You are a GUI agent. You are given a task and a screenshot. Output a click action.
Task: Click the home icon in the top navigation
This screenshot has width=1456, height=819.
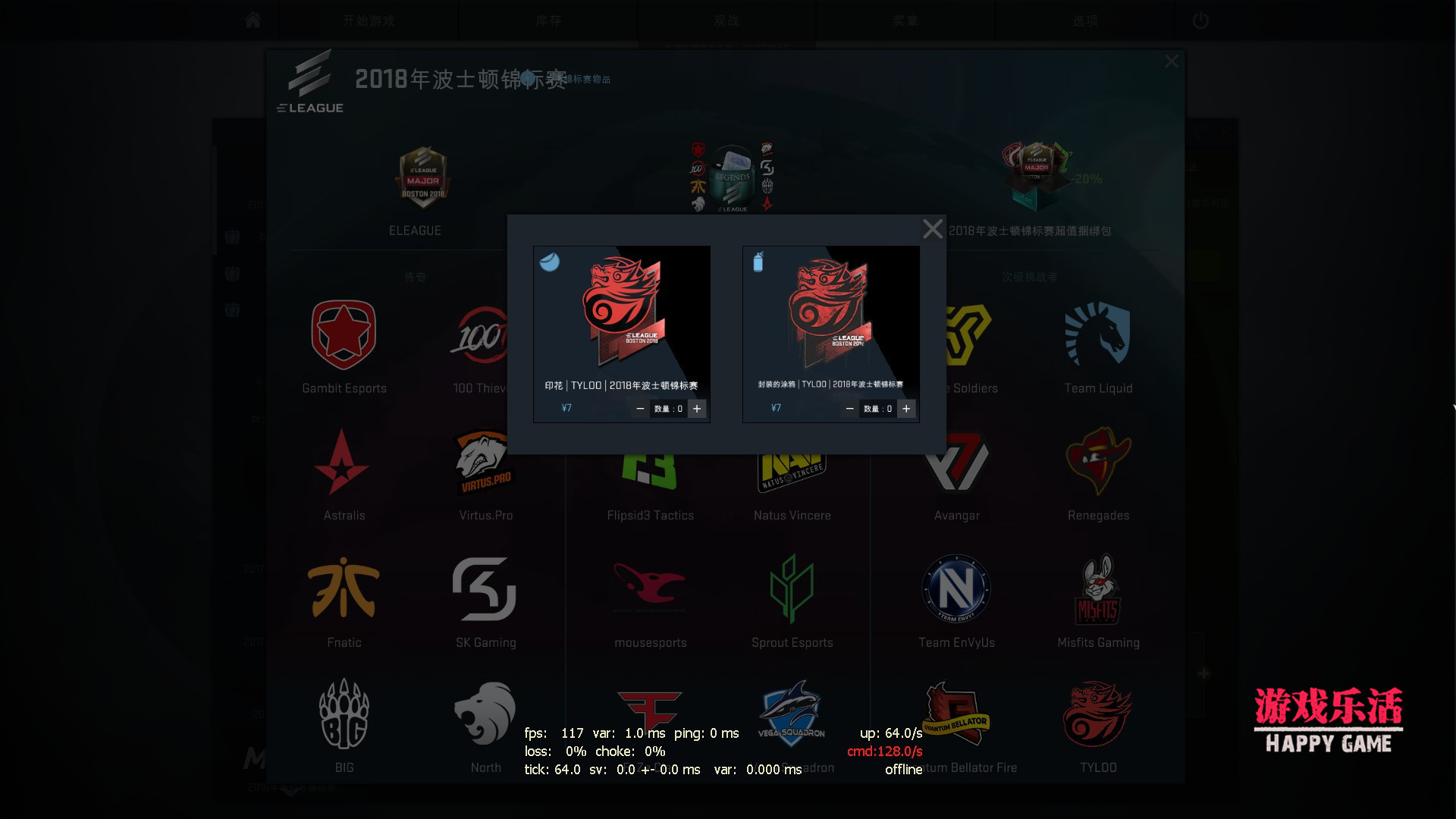(253, 20)
